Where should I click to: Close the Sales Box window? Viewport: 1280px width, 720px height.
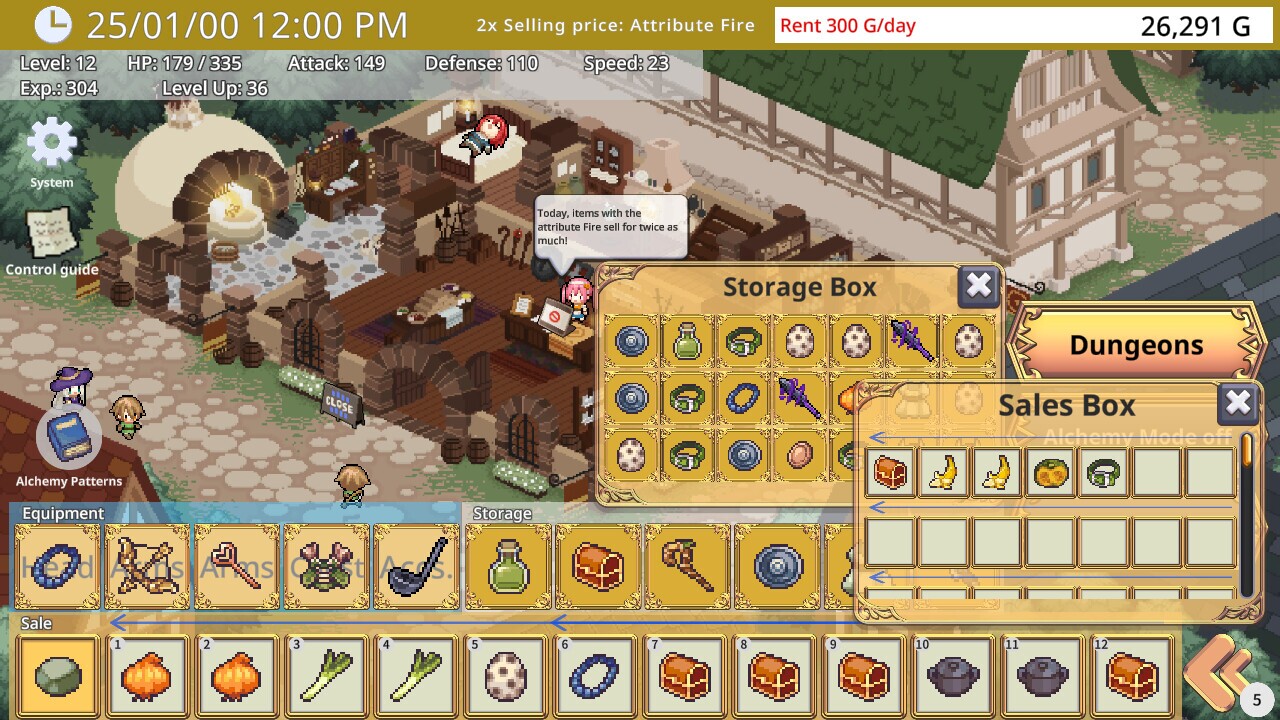[1238, 404]
